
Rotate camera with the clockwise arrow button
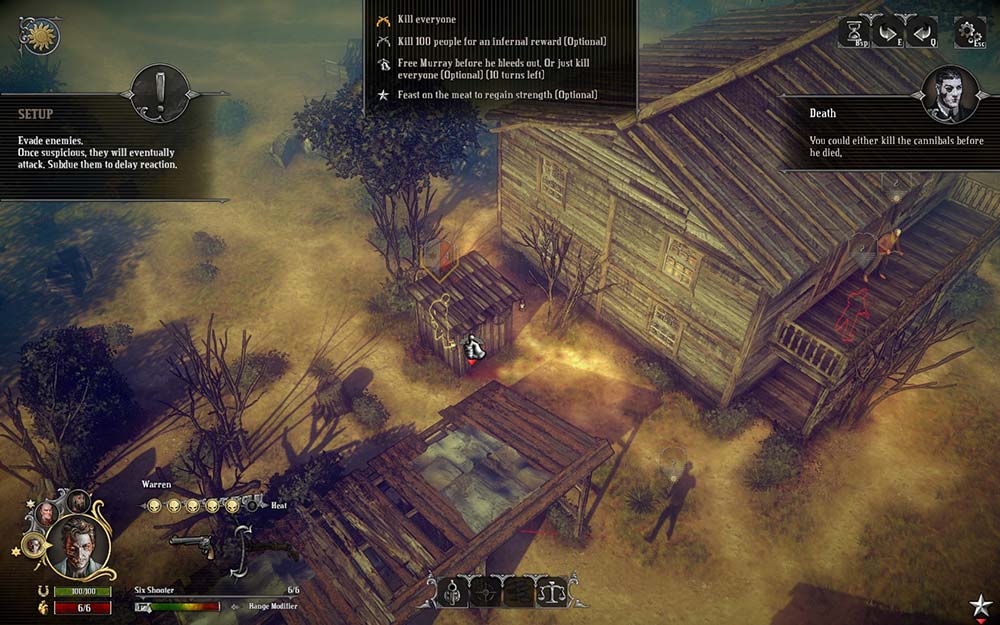pyautogui.click(x=887, y=32)
